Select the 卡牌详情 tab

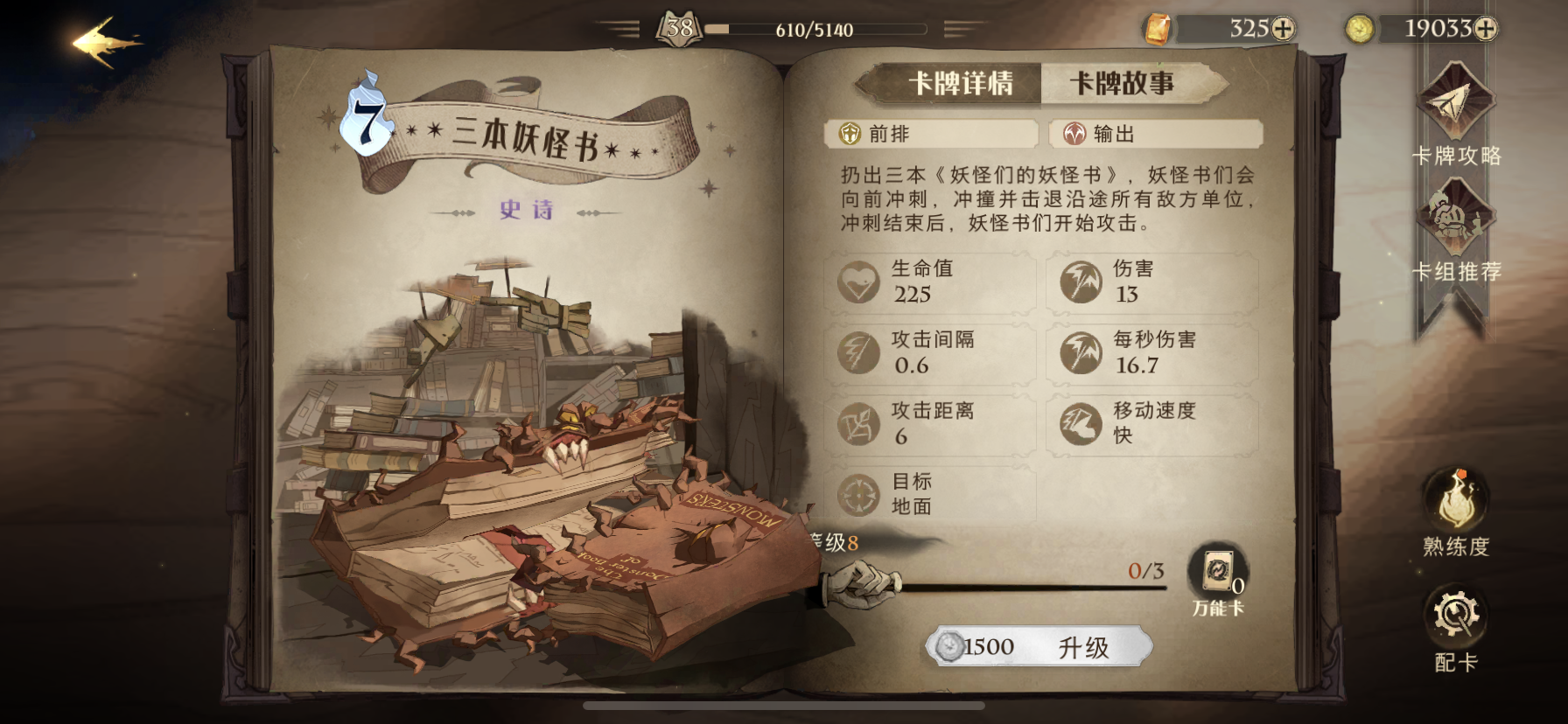(x=960, y=84)
